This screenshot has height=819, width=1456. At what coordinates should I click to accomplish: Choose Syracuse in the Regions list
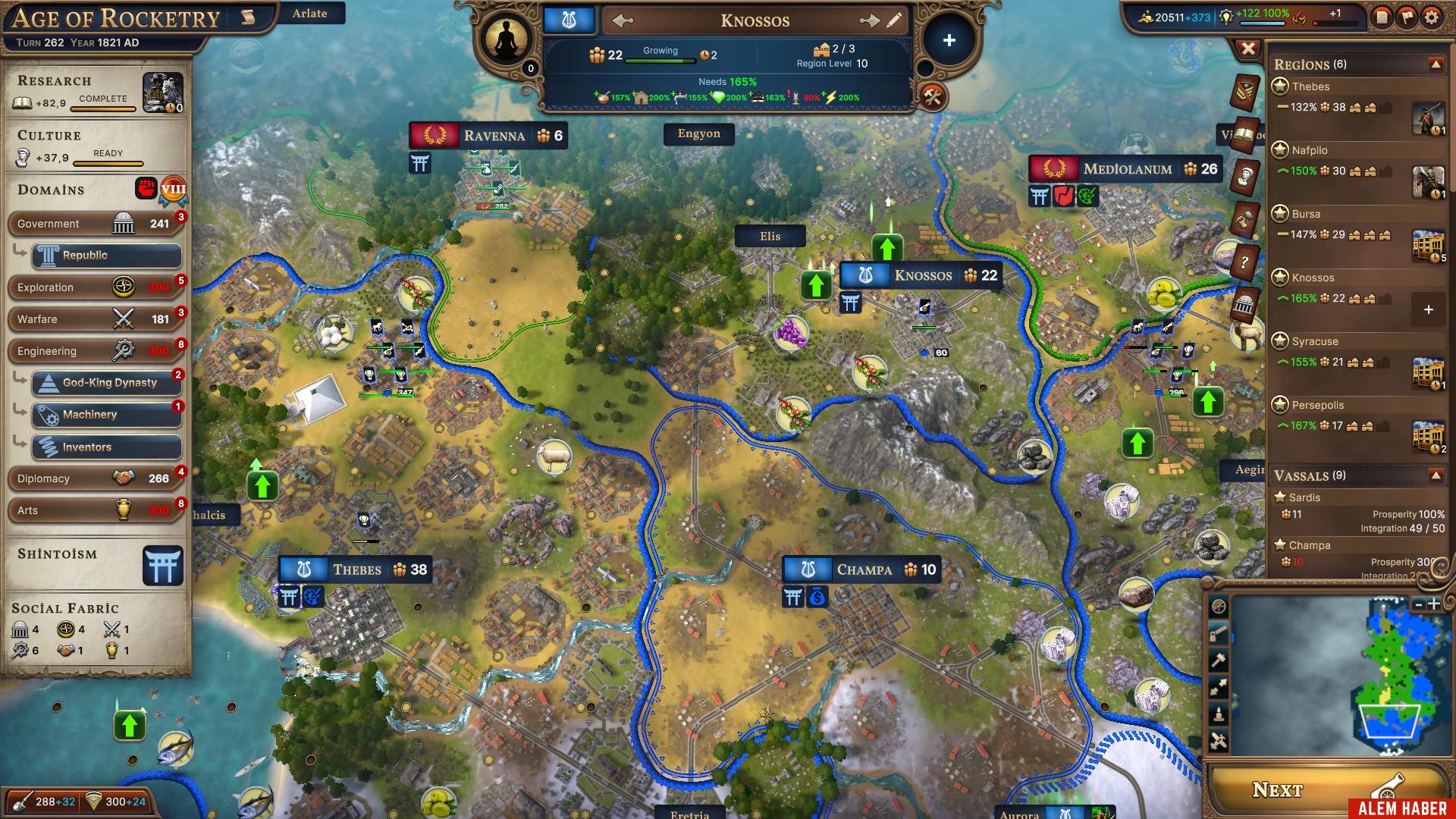[x=1315, y=341]
